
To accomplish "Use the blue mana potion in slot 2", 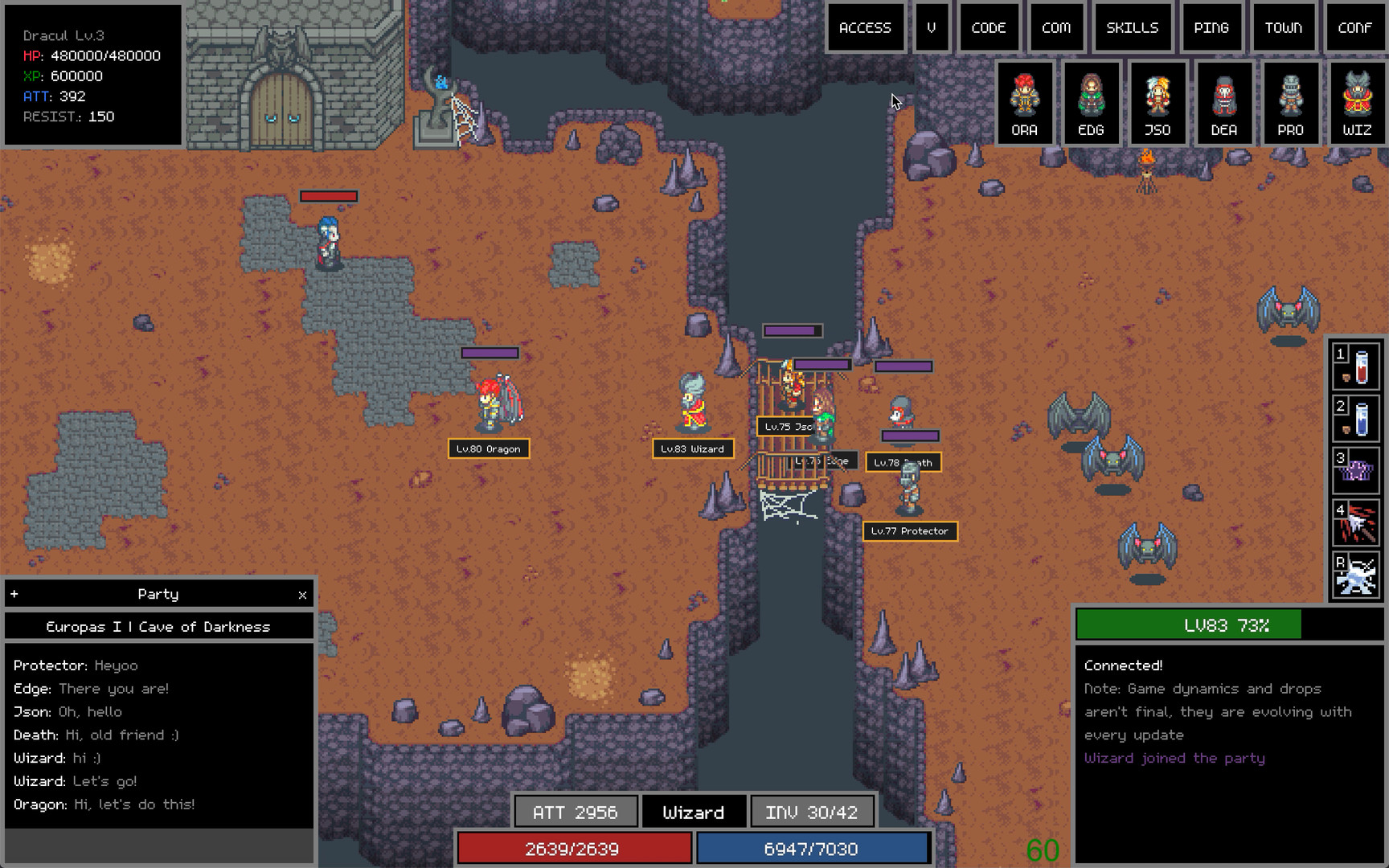I will point(1356,418).
